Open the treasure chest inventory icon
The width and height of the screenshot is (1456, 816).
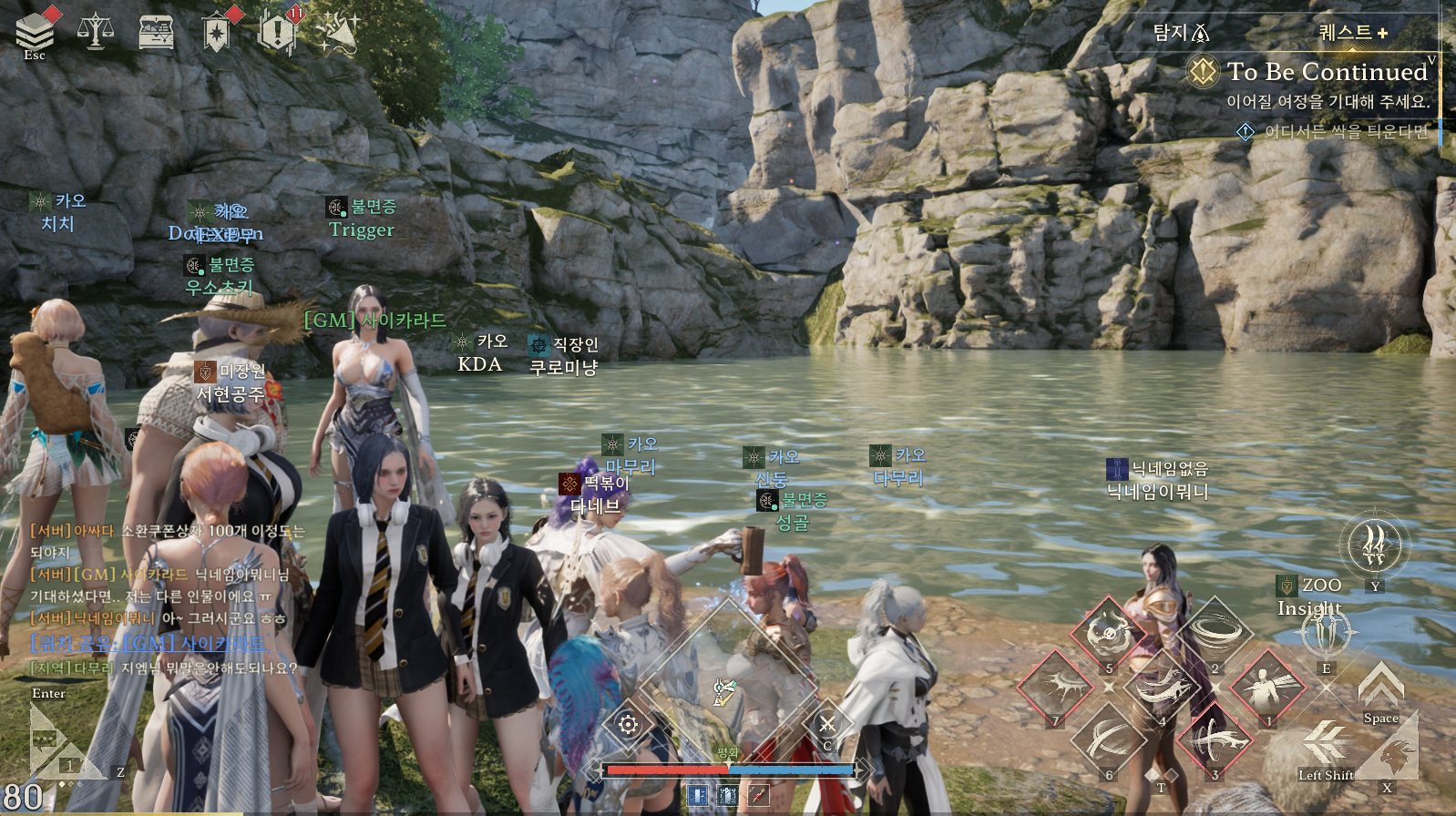(156, 33)
